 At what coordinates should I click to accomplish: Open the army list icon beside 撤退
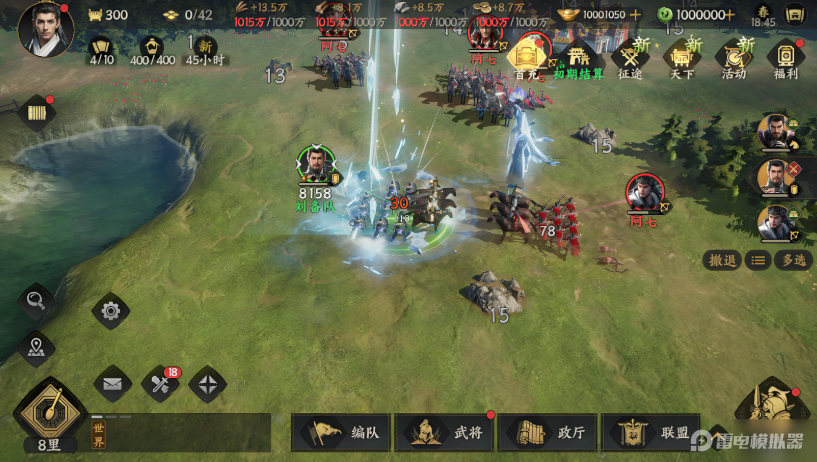coord(759,260)
